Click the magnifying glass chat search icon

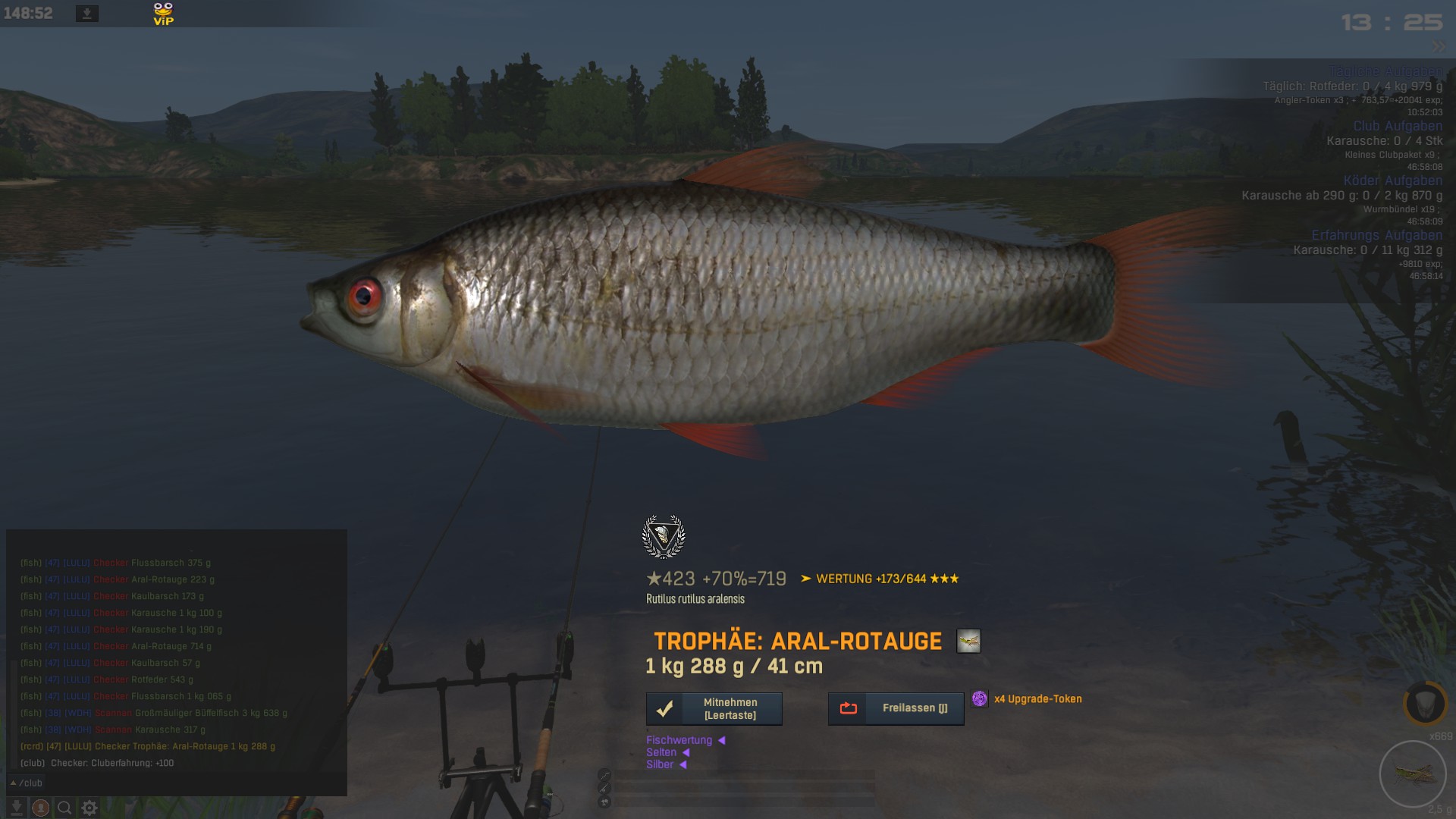(x=64, y=808)
